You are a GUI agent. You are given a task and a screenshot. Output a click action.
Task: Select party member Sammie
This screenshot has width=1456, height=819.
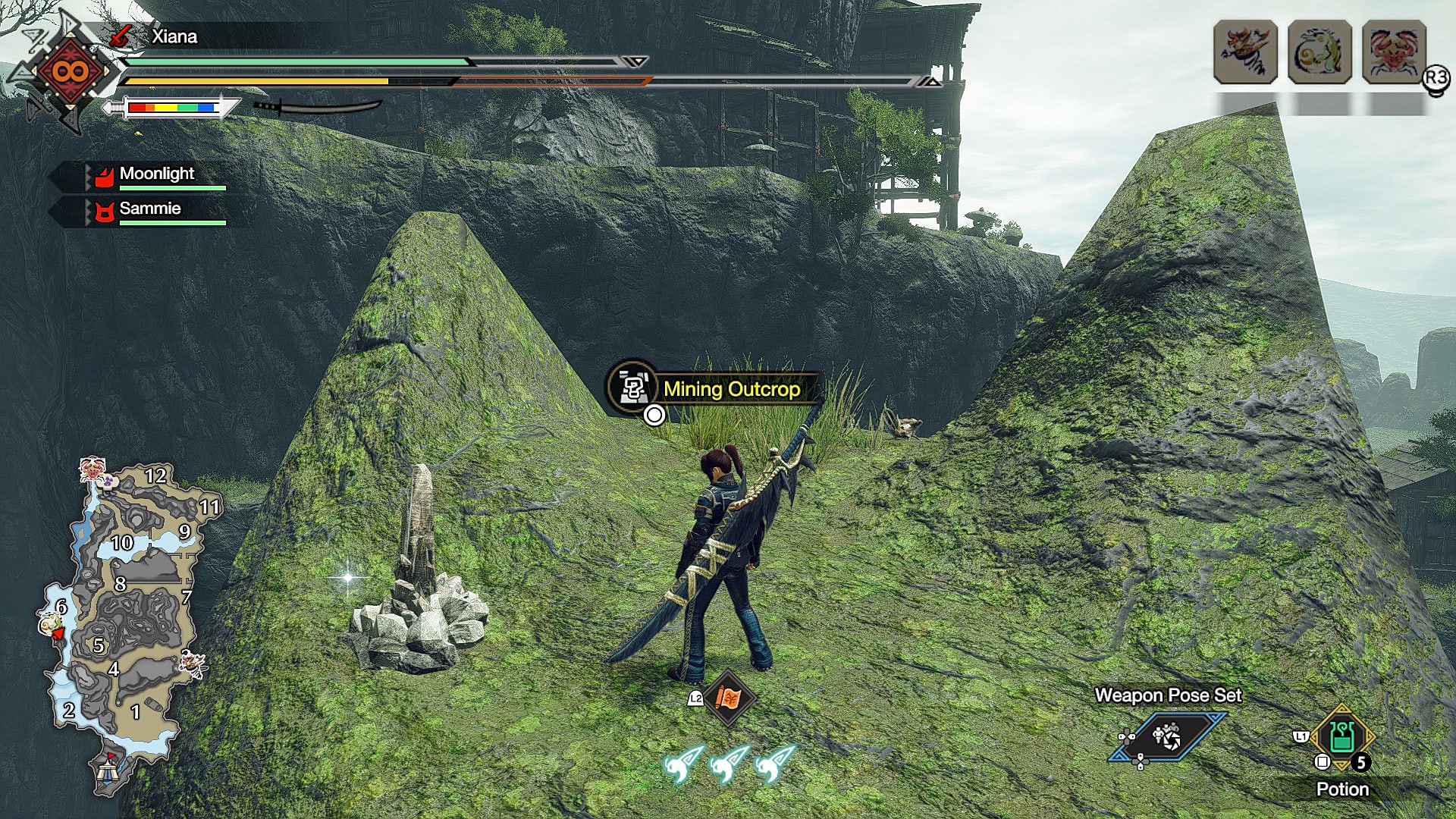pos(150,209)
